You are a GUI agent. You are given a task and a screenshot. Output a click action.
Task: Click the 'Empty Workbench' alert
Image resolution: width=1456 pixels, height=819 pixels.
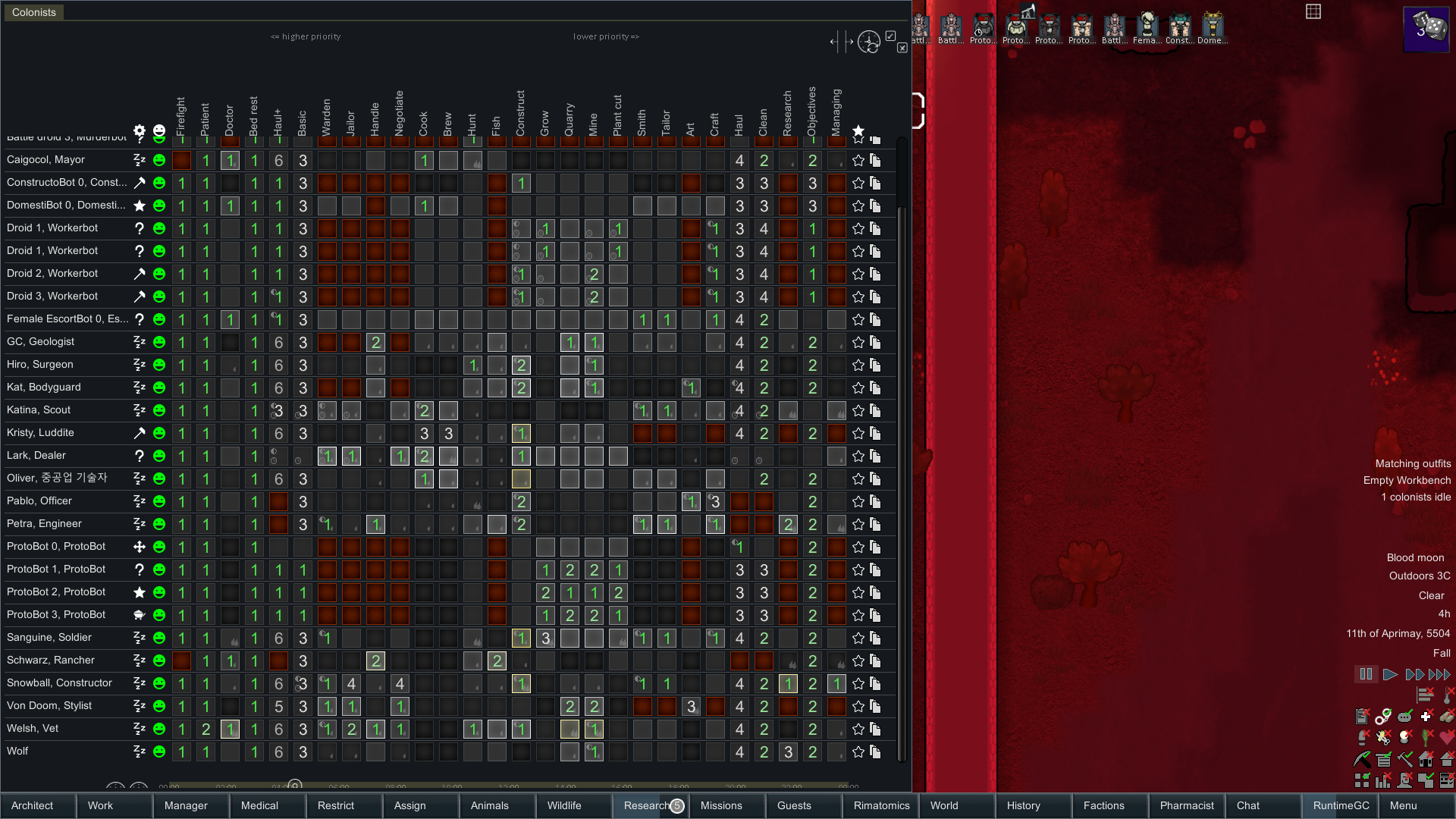click(1407, 479)
